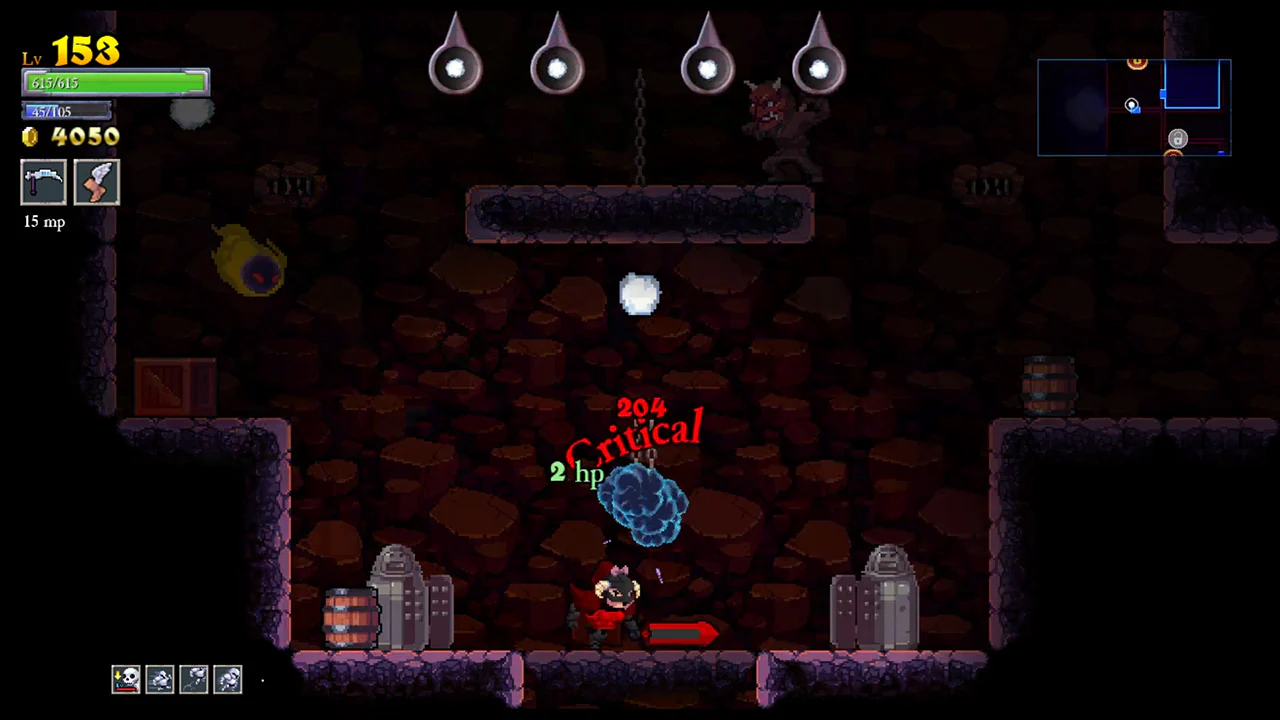Click the green 615/615 health bar
This screenshot has width=1280, height=720.
point(115,83)
